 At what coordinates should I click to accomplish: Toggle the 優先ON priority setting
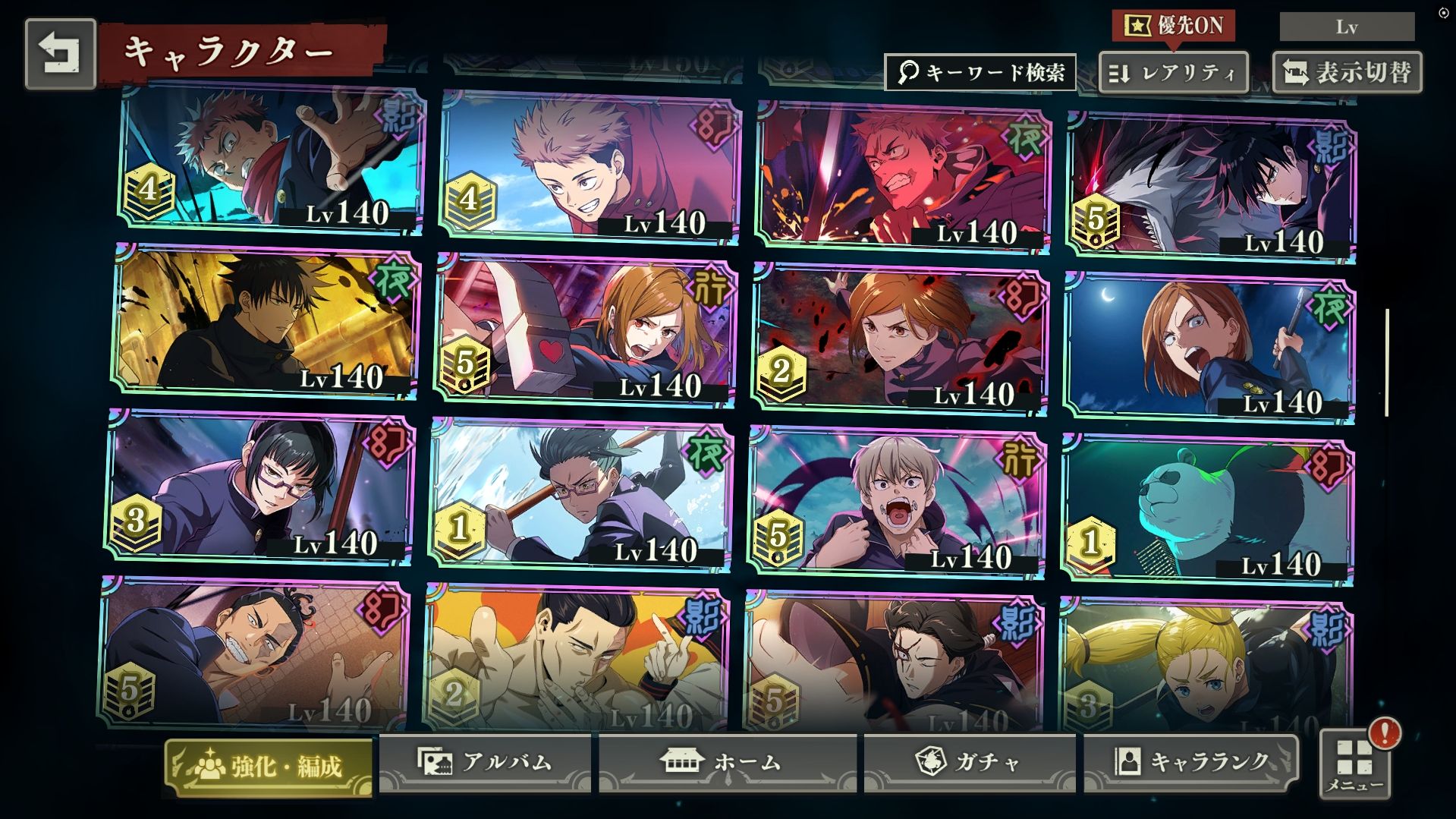coord(1173,26)
